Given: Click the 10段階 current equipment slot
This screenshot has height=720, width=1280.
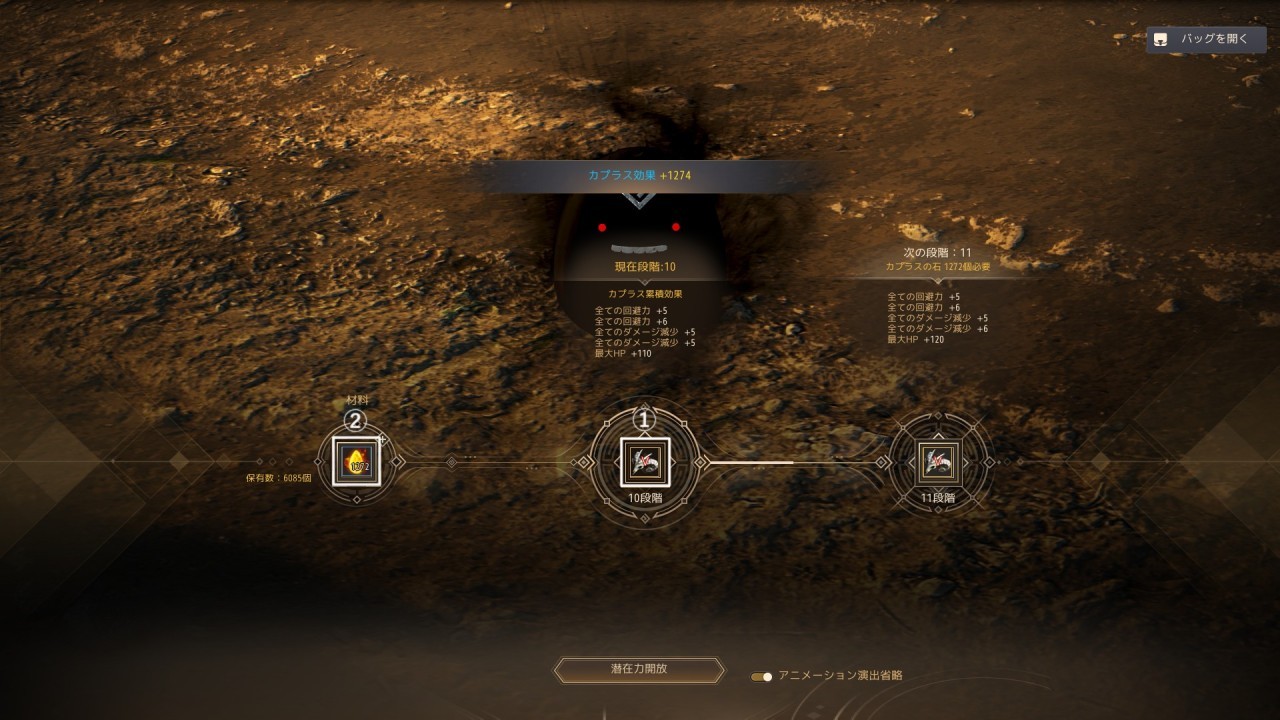Looking at the screenshot, I should [x=645, y=461].
